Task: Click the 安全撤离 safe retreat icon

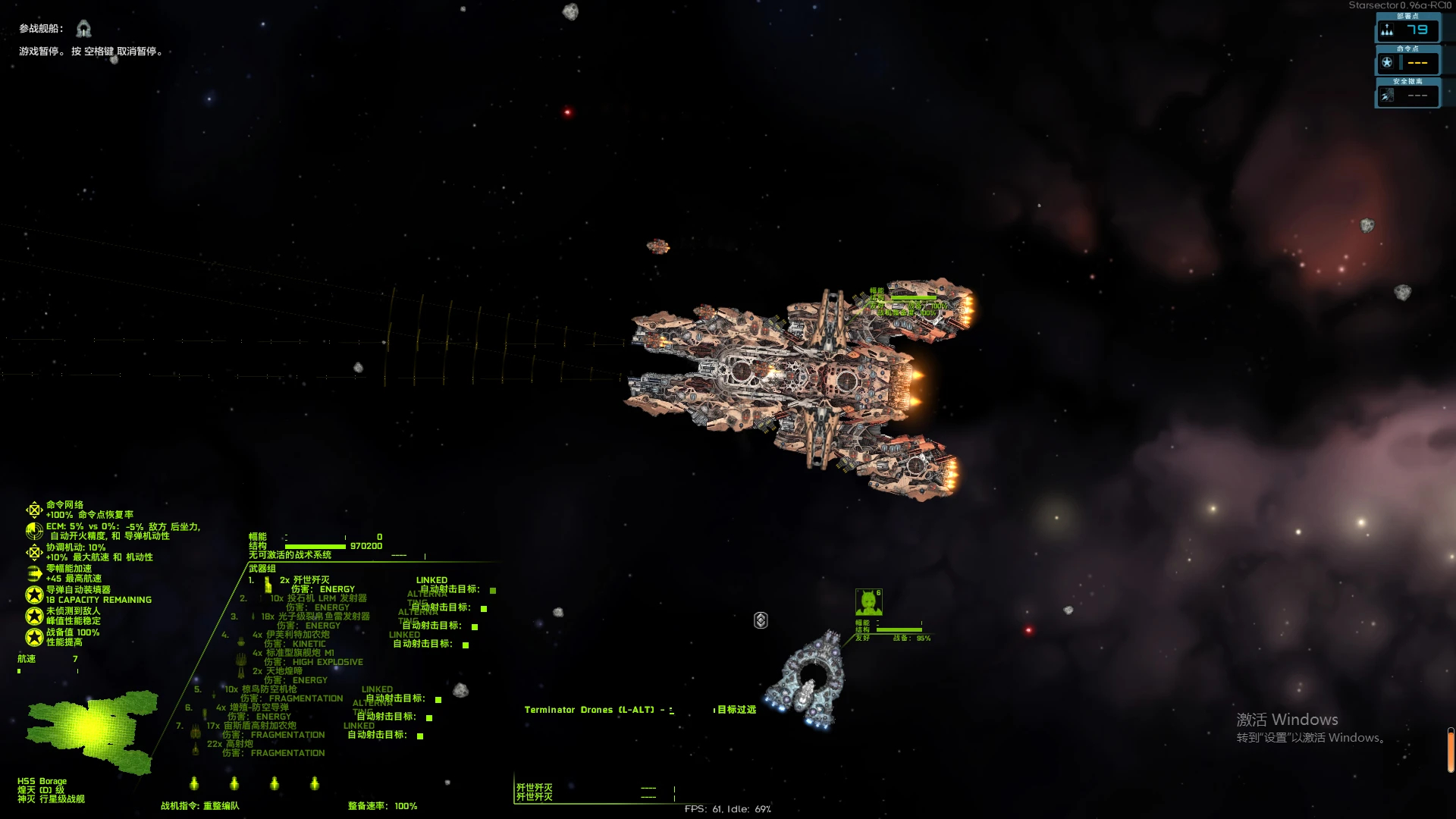Action: pyautogui.click(x=1387, y=96)
